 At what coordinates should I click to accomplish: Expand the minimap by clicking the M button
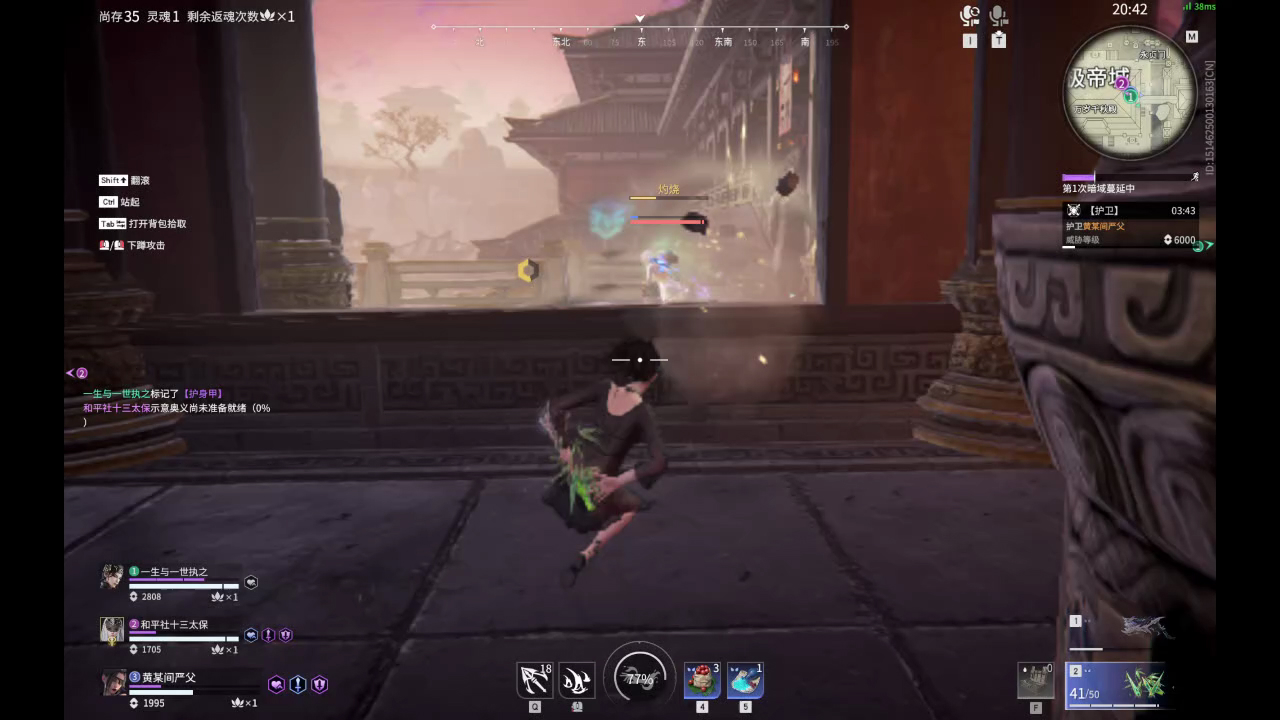tap(1192, 34)
